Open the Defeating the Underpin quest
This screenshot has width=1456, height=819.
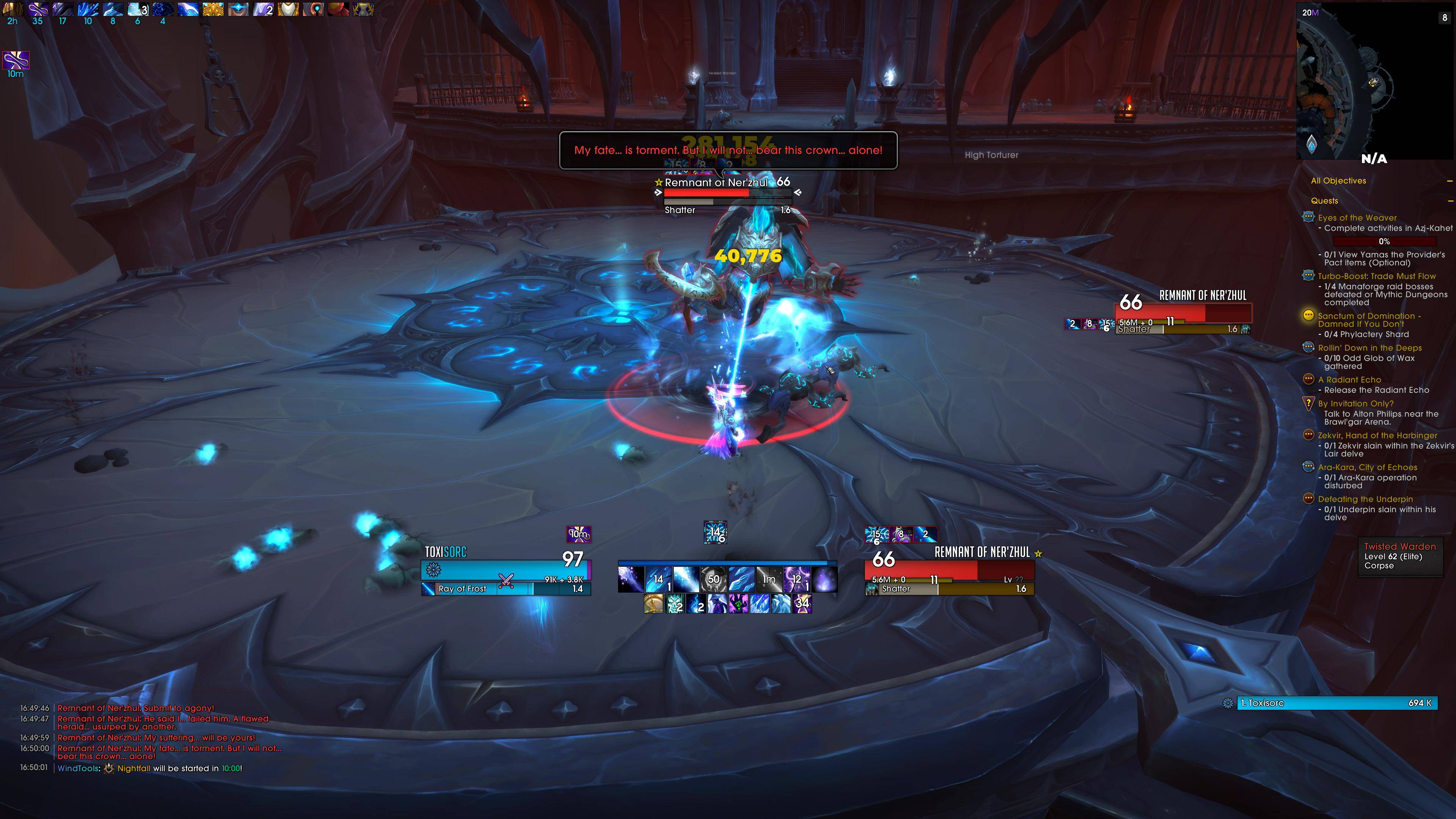point(1365,499)
